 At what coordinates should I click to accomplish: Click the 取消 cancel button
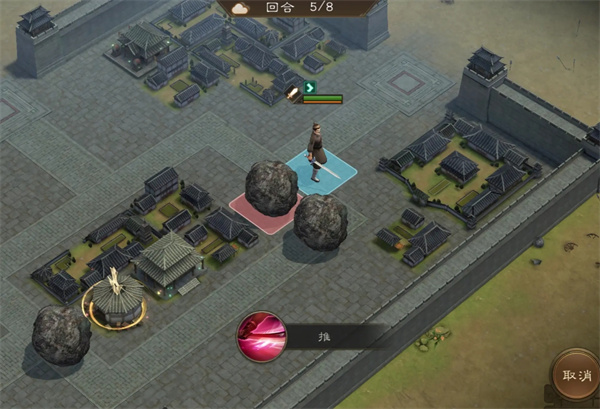(578, 376)
